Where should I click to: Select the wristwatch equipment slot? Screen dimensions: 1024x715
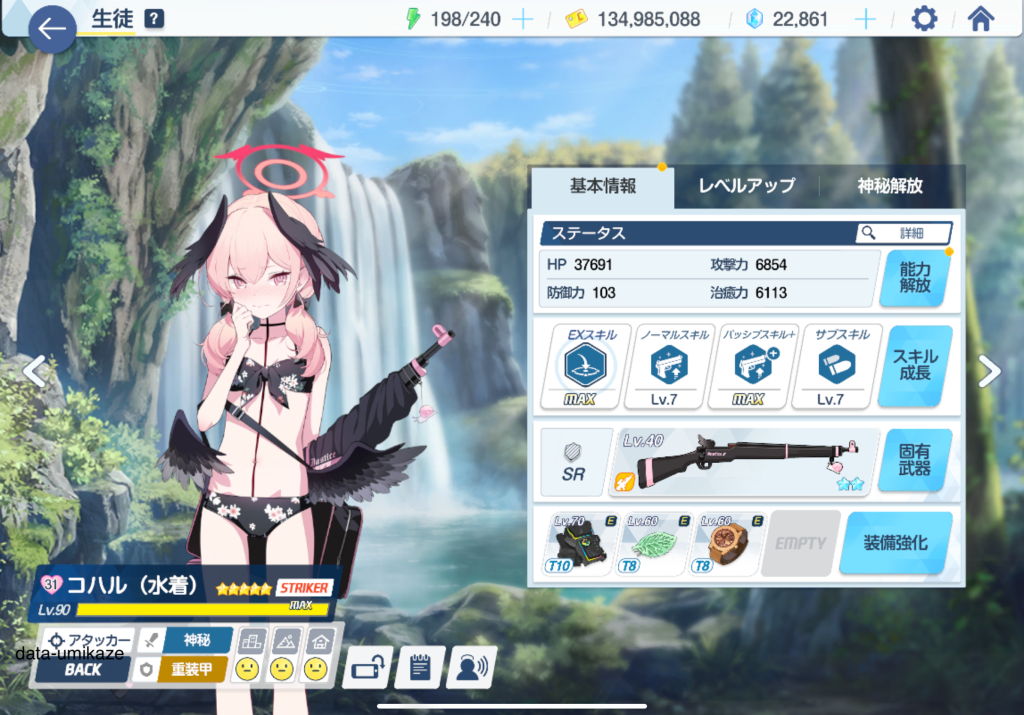coord(727,543)
